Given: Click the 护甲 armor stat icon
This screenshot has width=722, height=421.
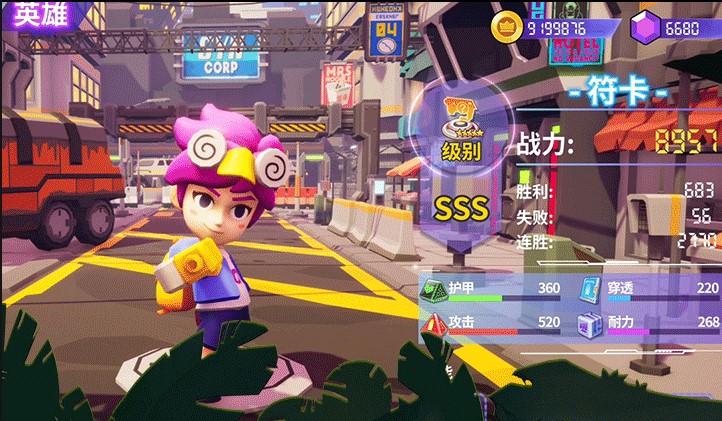Looking at the screenshot, I should click(432, 288).
